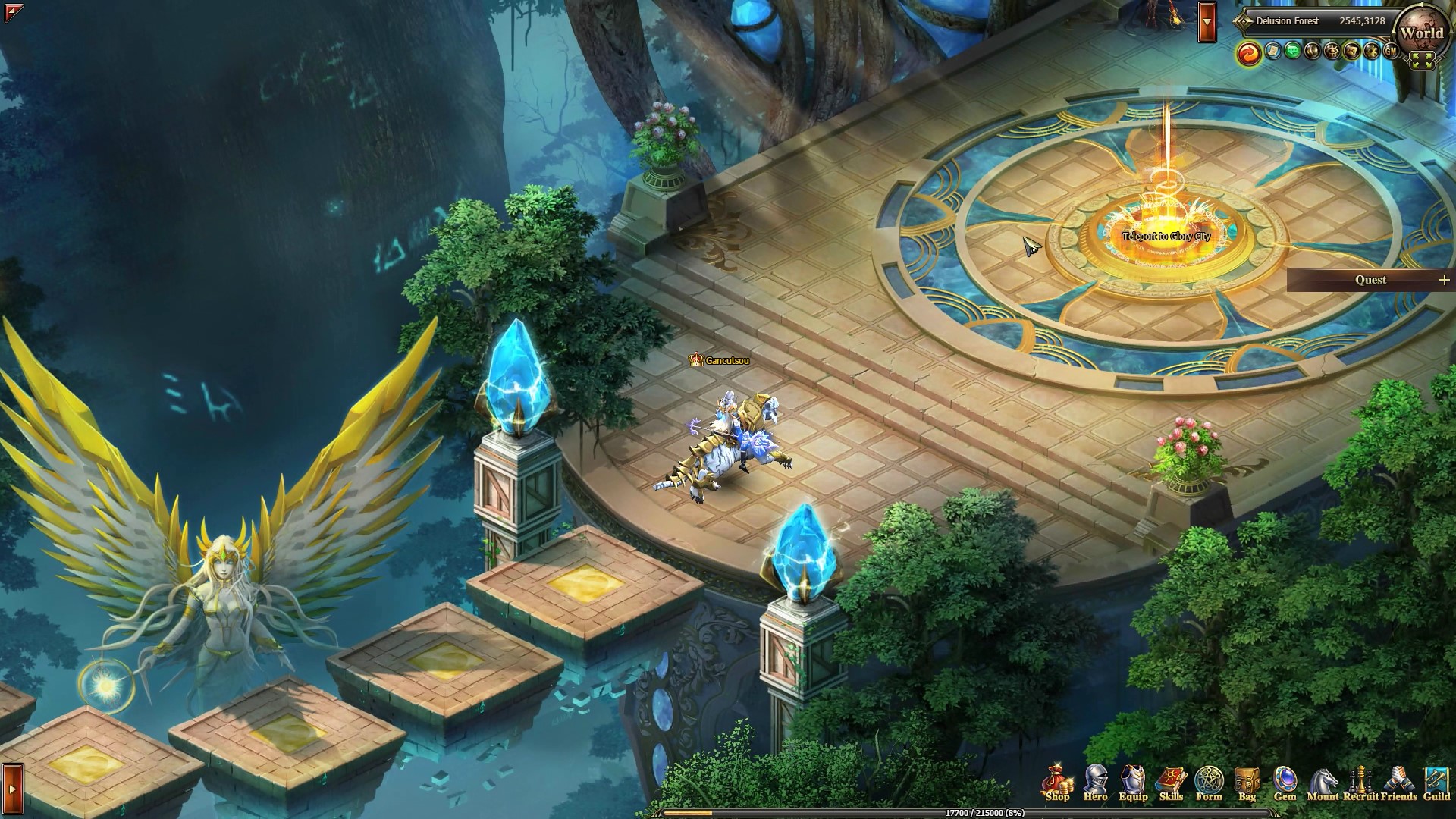Contact the GM via the GM icon
Screen dimensions: 1456x819
tap(1391, 53)
